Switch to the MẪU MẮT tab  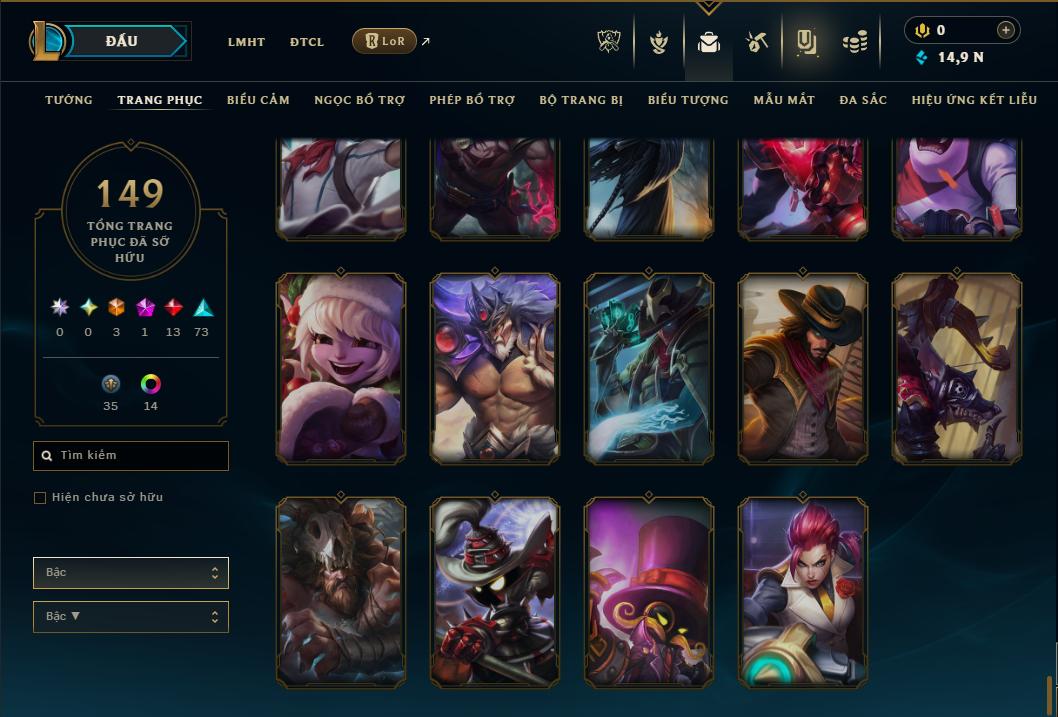pos(784,100)
